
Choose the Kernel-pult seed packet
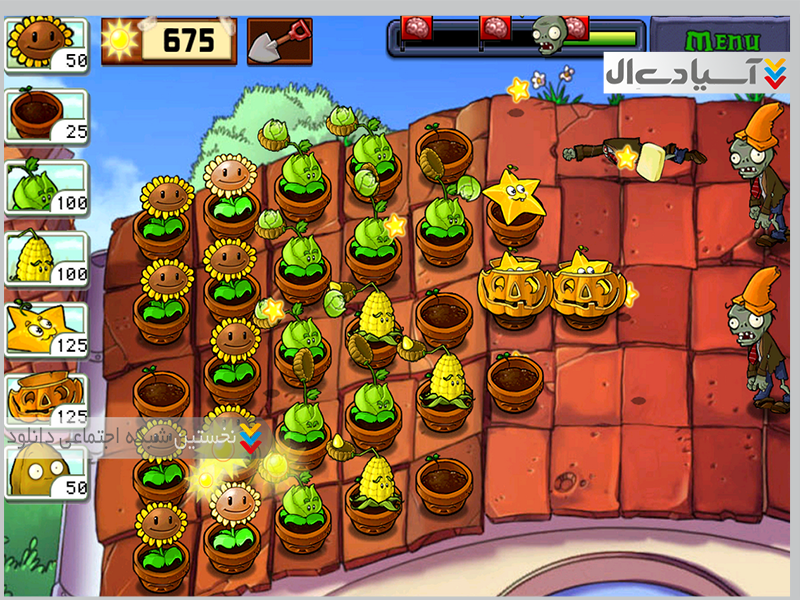(x=47, y=257)
